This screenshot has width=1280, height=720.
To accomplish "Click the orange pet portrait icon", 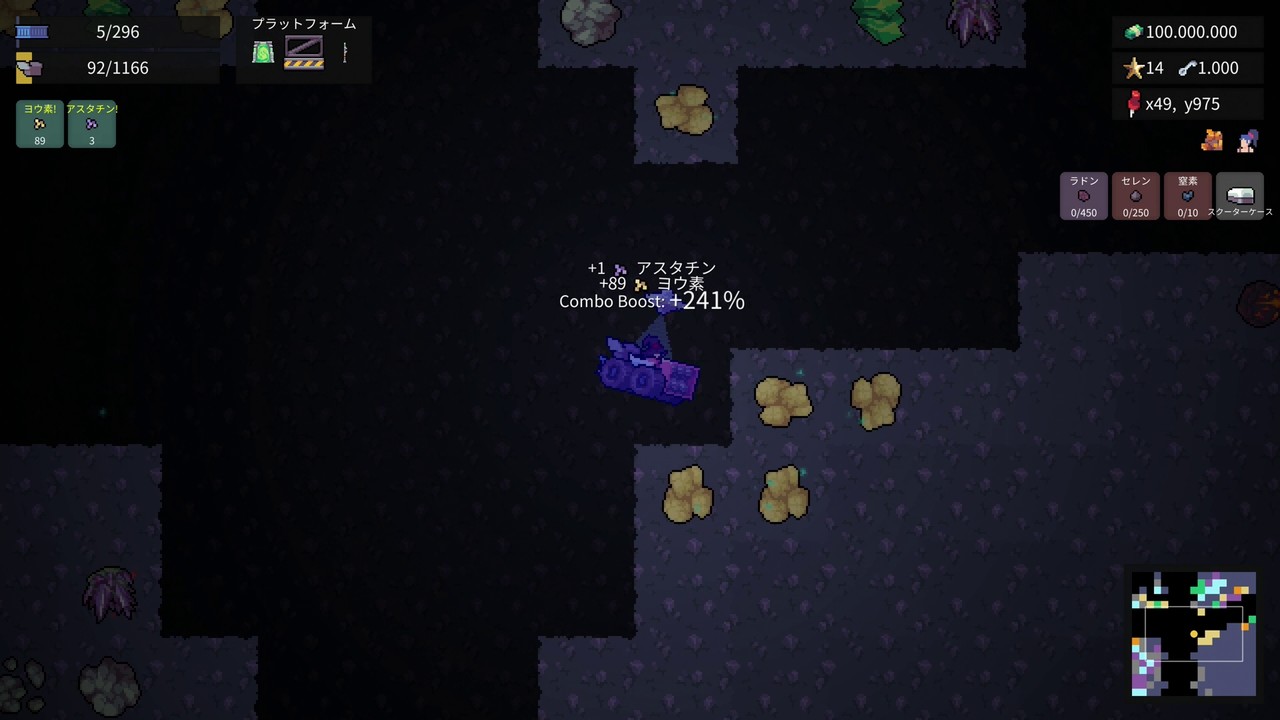I will (x=1211, y=141).
